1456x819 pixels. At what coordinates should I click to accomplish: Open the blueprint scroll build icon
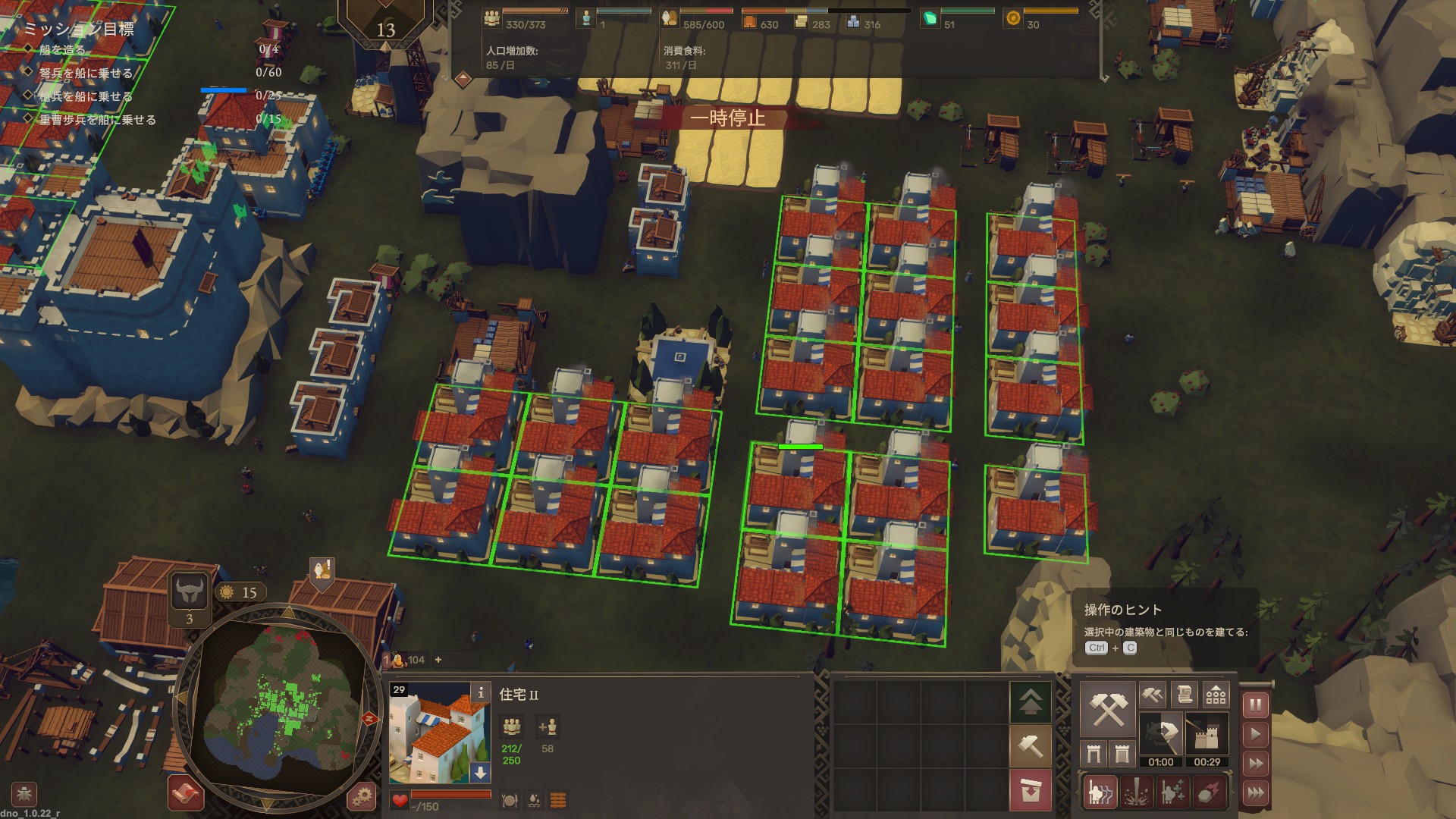(1185, 695)
